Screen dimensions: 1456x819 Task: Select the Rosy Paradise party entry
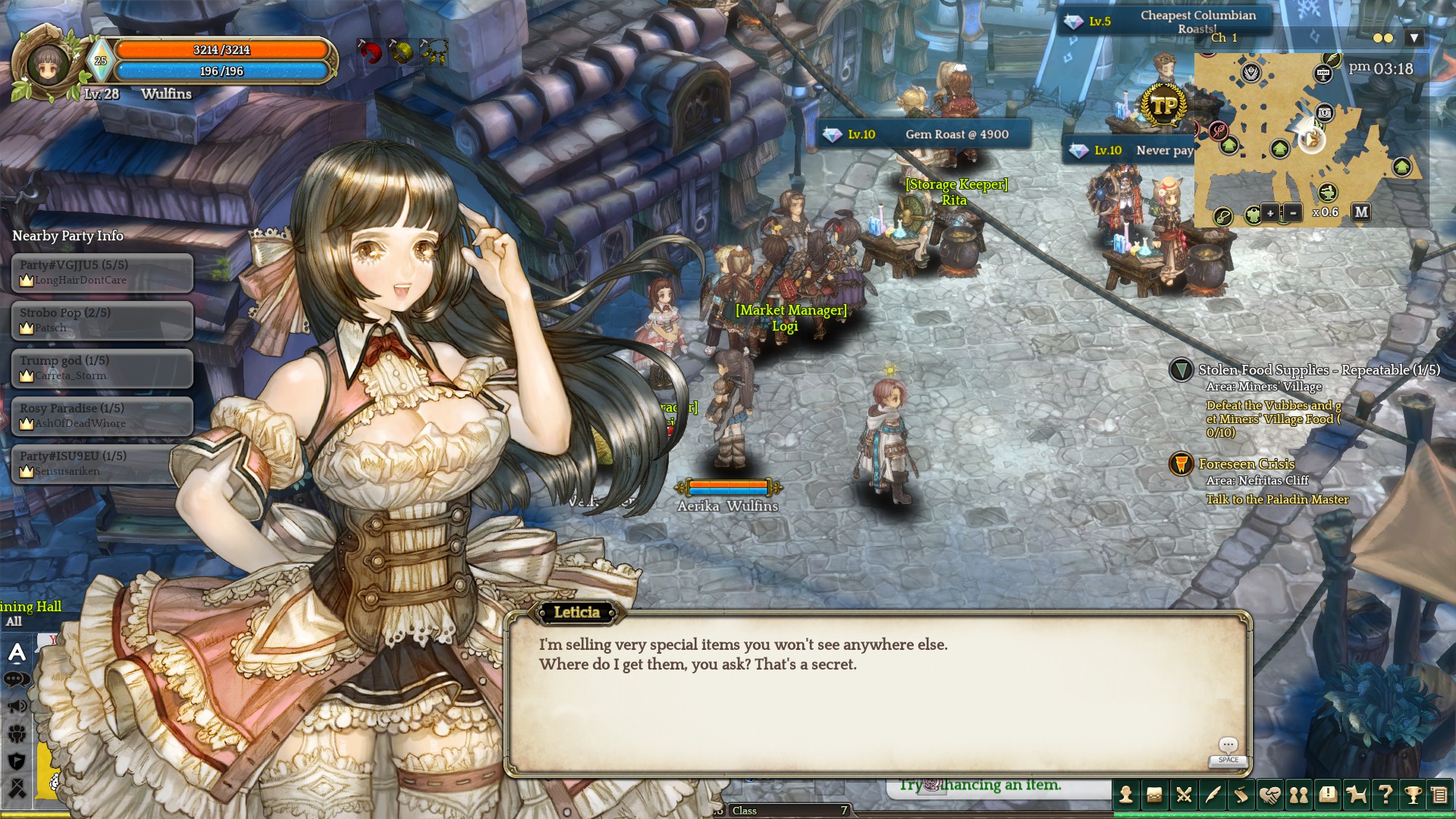point(102,416)
